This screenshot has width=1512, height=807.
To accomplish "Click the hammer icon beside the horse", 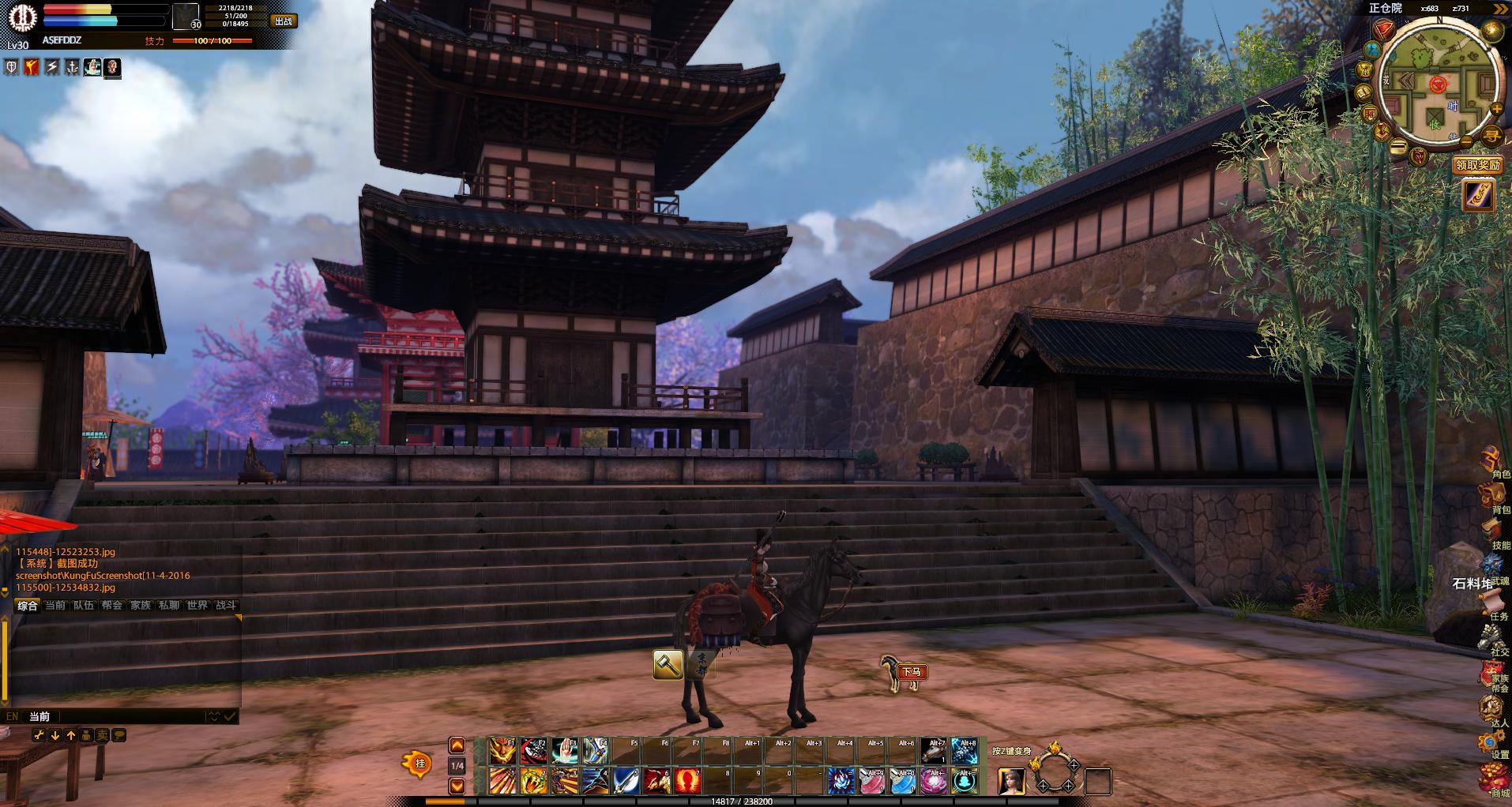I will coord(668,665).
